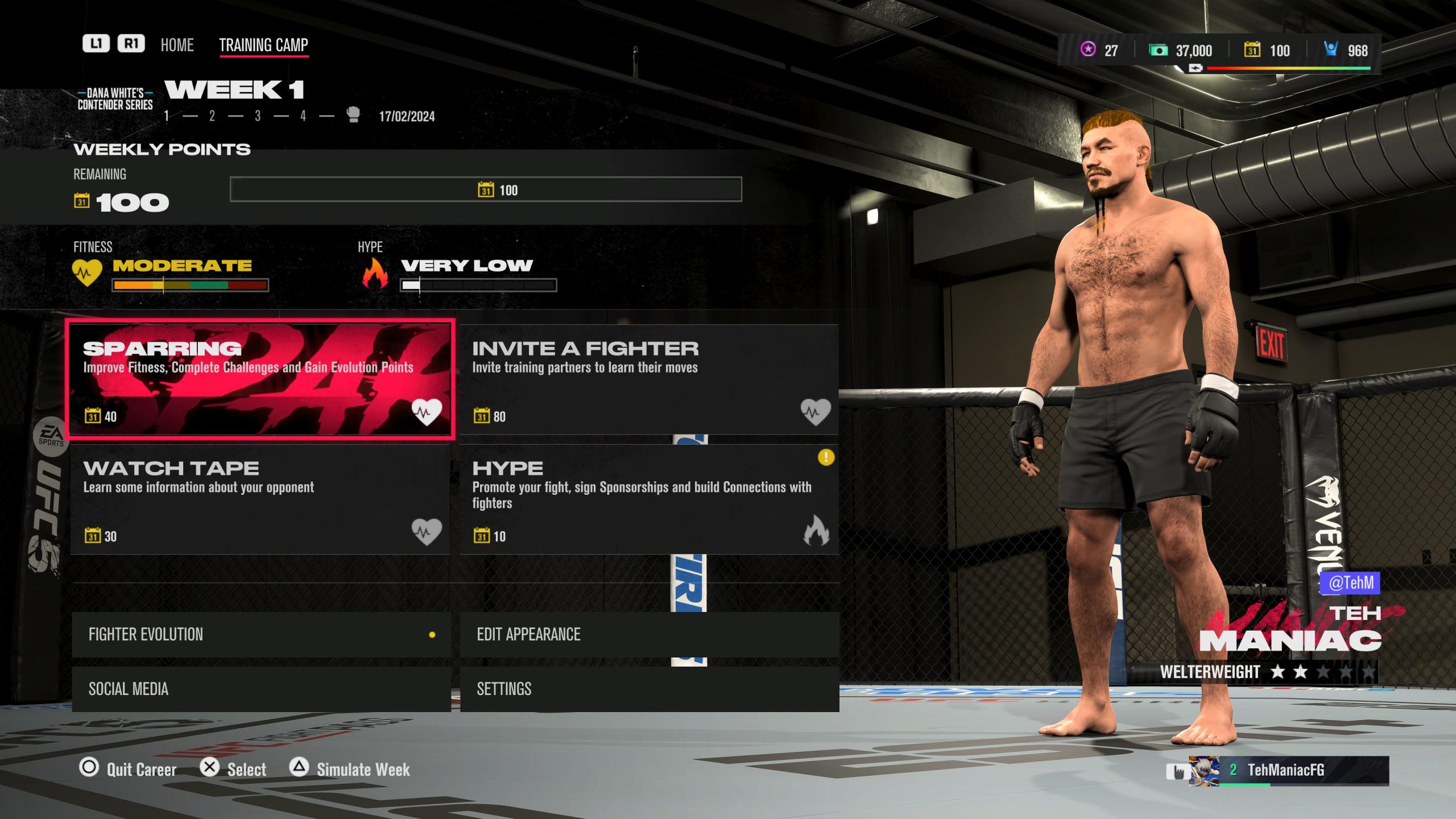1456x819 pixels.
Task: Choose the Sparring training activity
Action: pyautogui.click(x=260, y=380)
